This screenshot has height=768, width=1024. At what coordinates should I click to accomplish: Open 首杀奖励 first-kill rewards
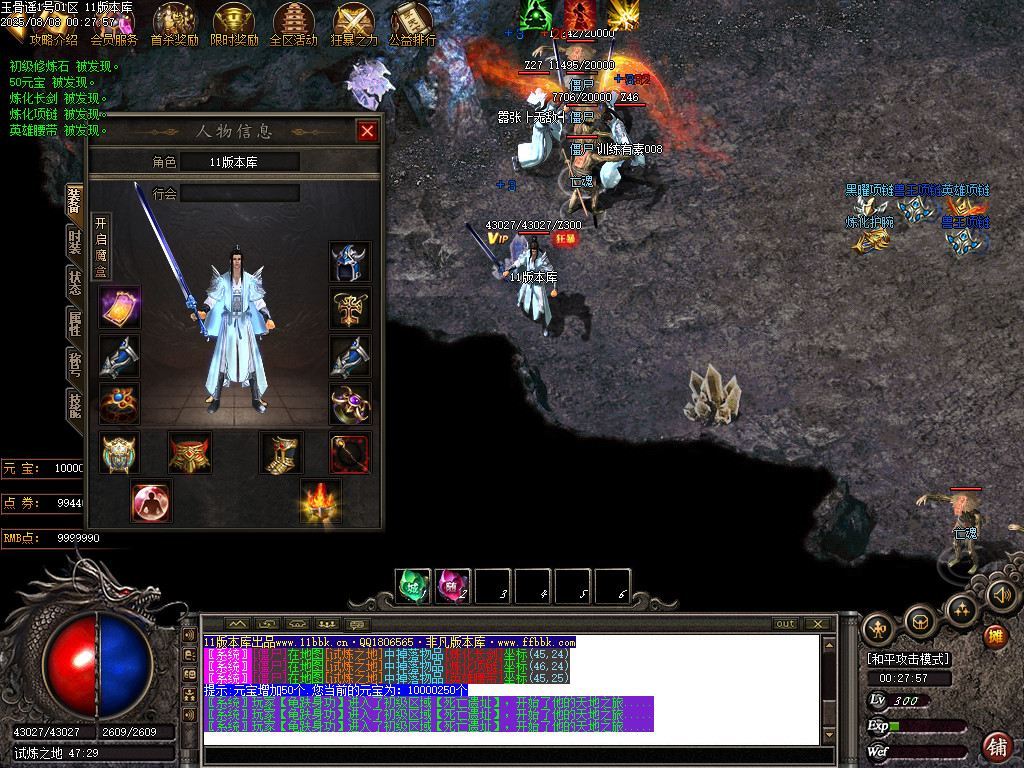(174, 25)
